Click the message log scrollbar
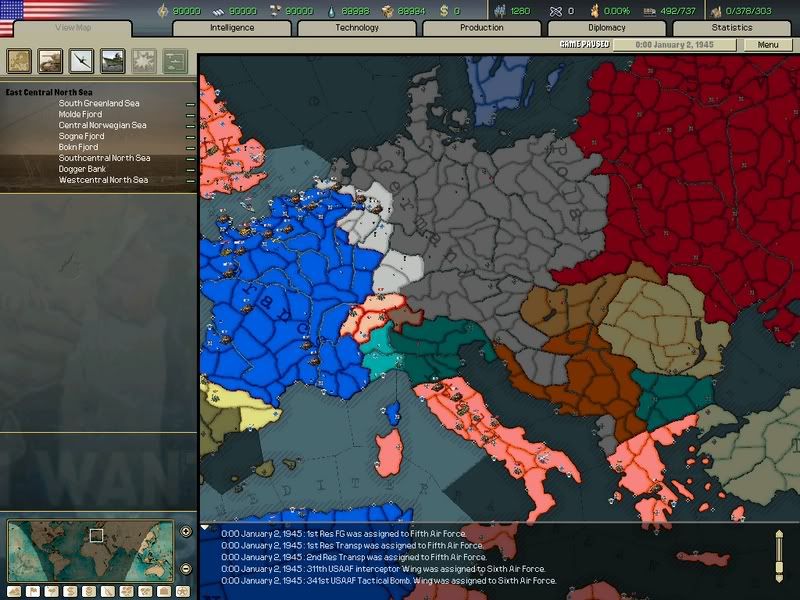The image size is (800, 600). pos(781,555)
